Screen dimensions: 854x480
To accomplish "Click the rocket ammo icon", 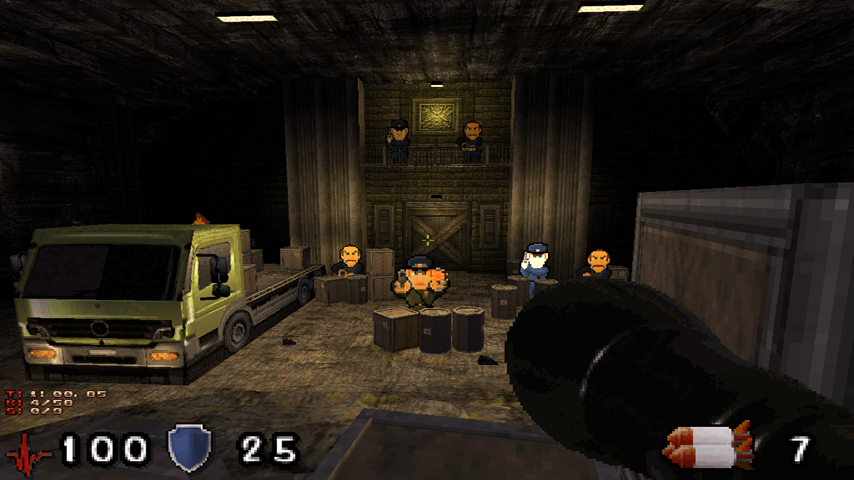I will pyautogui.click(x=708, y=447).
